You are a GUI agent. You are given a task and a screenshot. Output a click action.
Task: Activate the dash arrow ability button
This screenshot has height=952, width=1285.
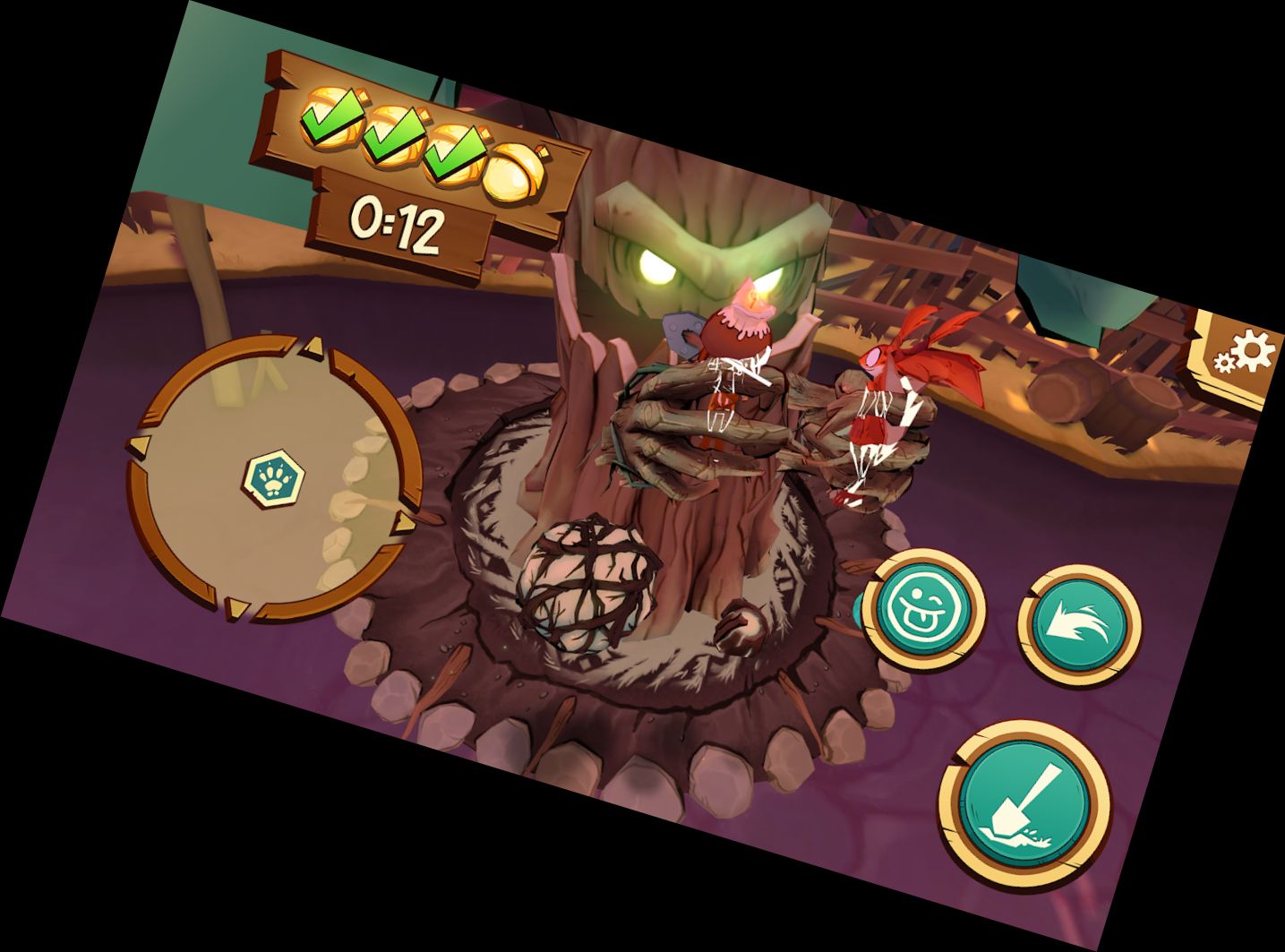pos(1078,622)
